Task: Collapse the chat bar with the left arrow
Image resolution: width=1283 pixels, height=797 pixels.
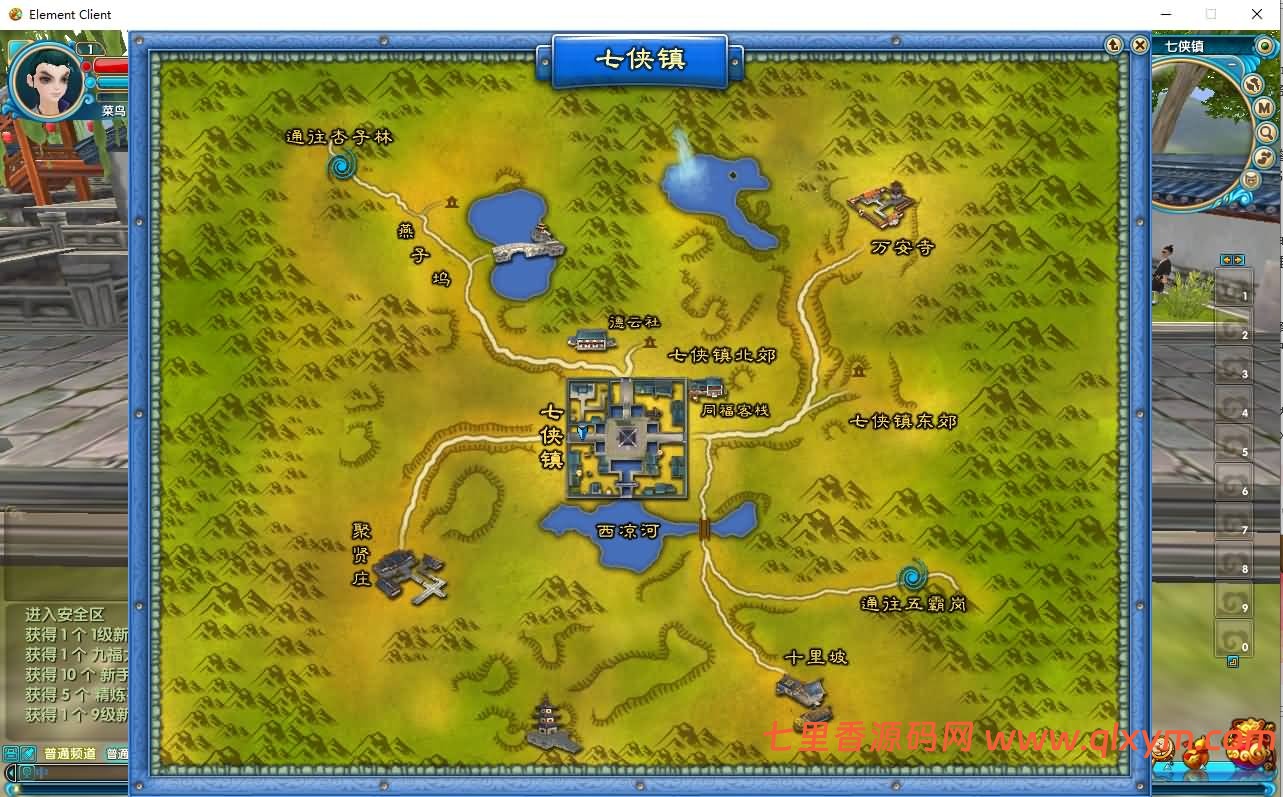Action: tap(11, 771)
